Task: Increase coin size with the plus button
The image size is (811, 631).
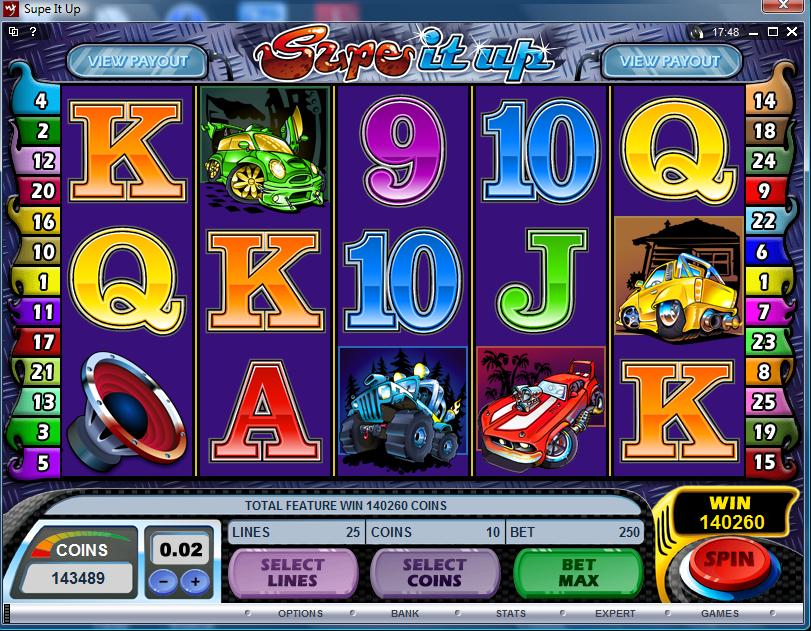Action: point(194,581)
